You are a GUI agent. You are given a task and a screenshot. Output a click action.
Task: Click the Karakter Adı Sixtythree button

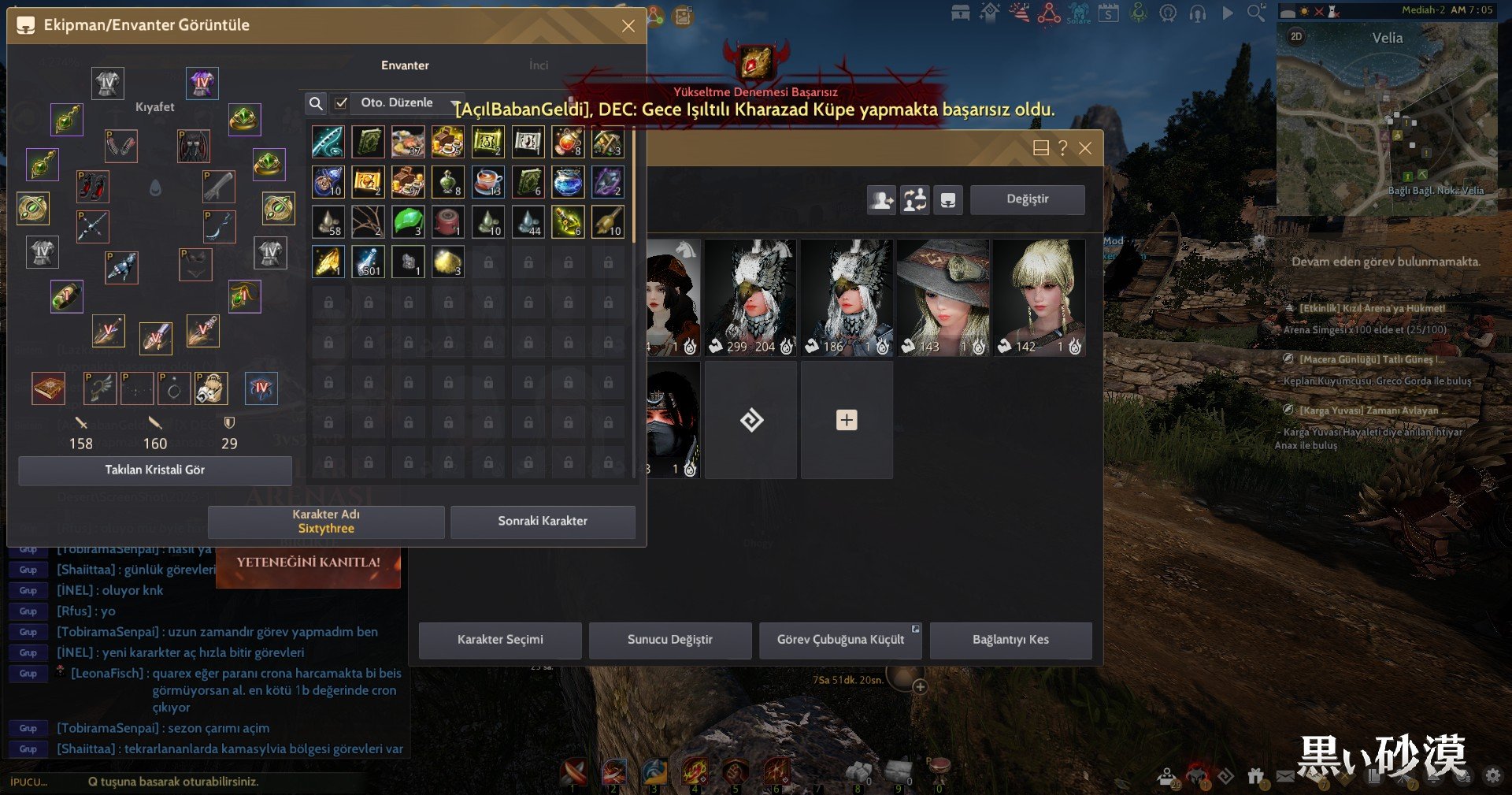click(x=326, y=522)
